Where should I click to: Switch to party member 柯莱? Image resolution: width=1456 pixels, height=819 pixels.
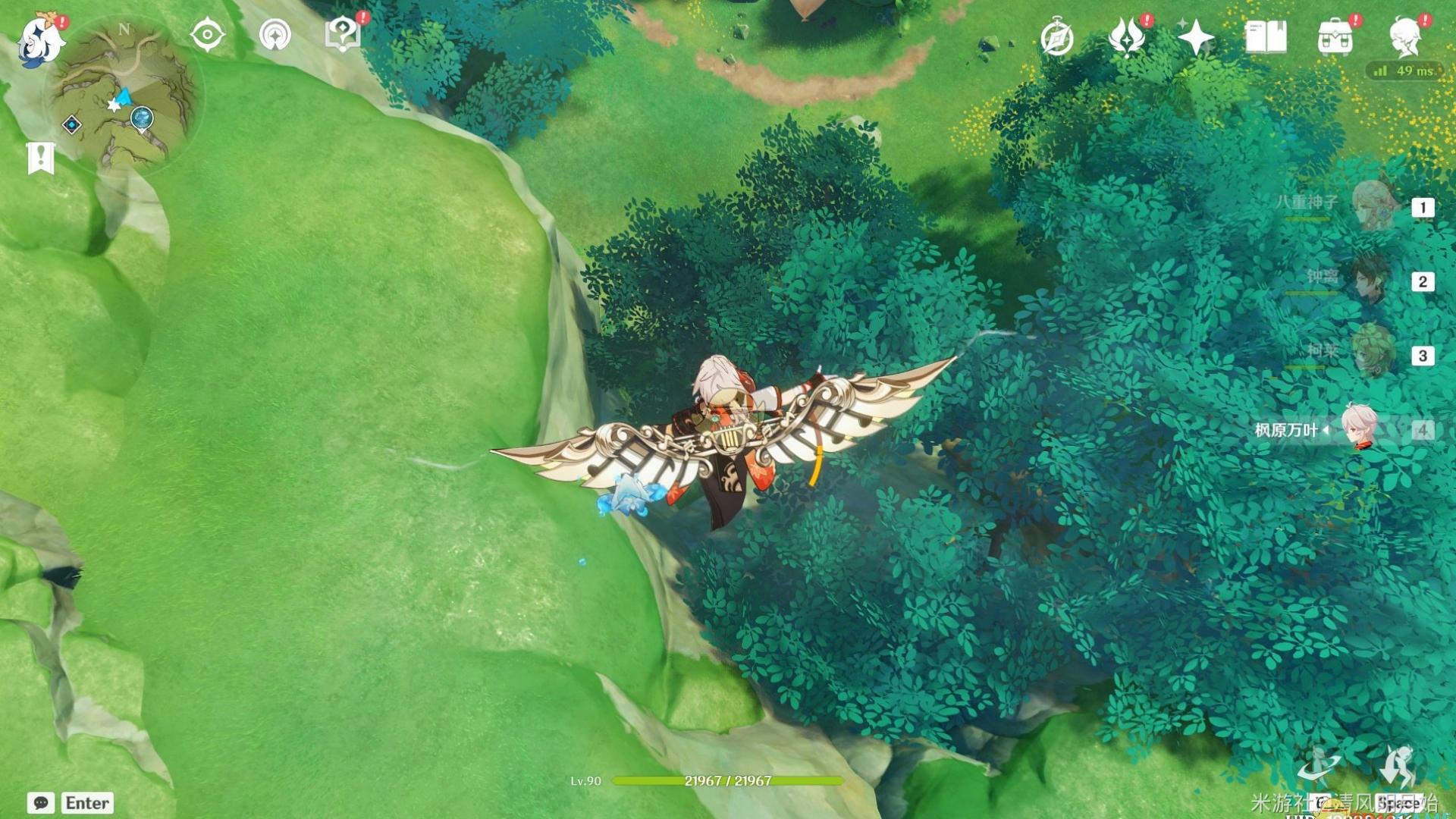1373,353
